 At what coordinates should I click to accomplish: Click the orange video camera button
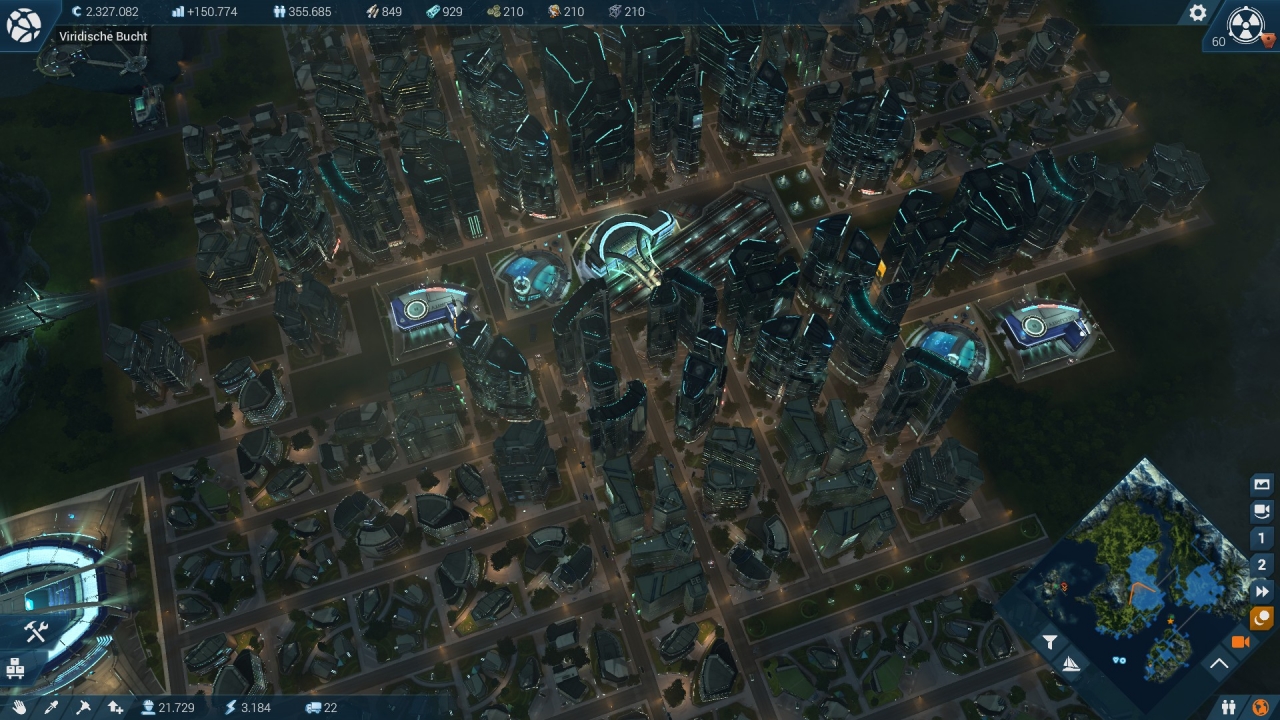point(1241,642)
